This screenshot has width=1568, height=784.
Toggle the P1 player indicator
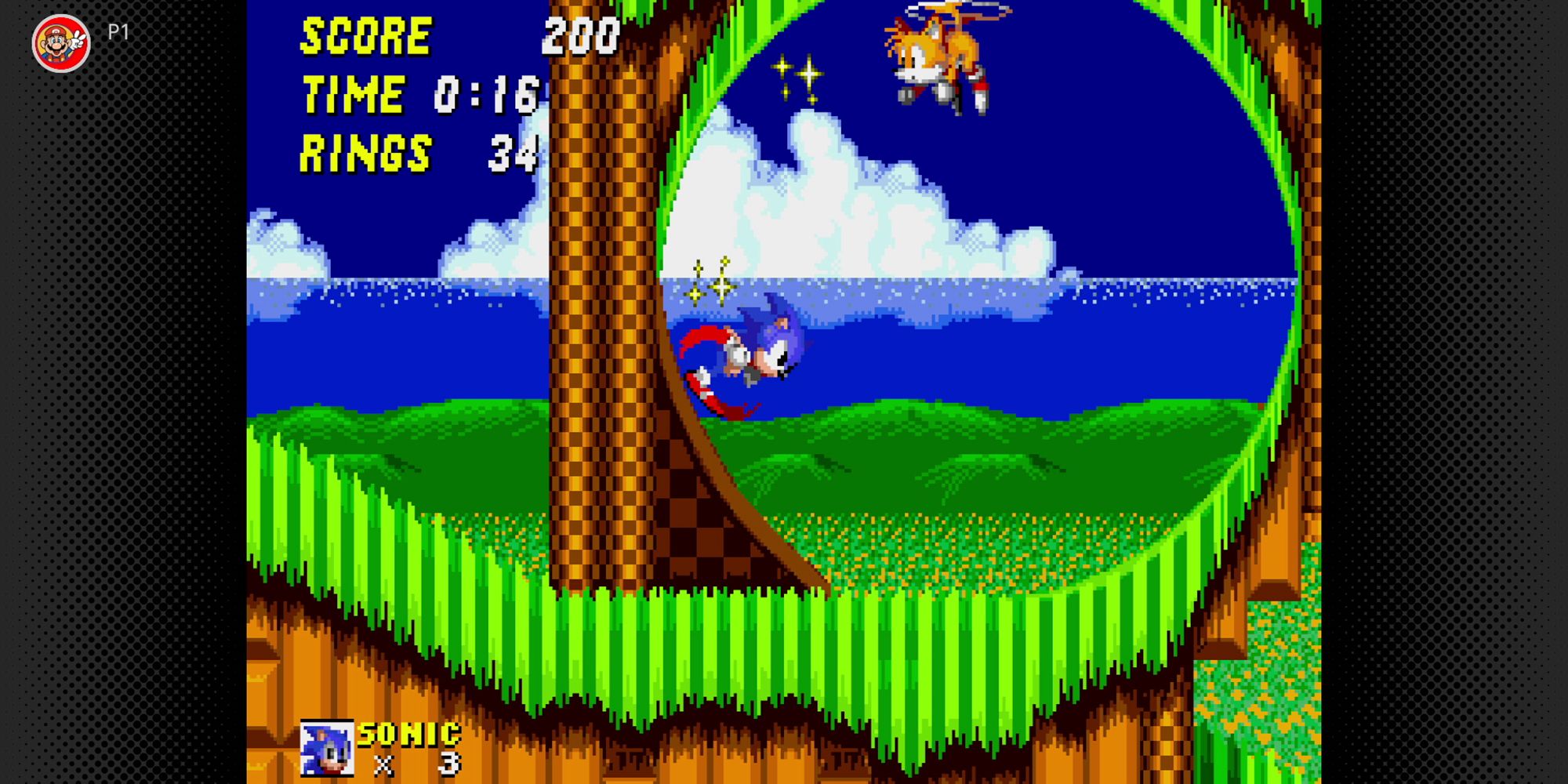pos(119,33)
